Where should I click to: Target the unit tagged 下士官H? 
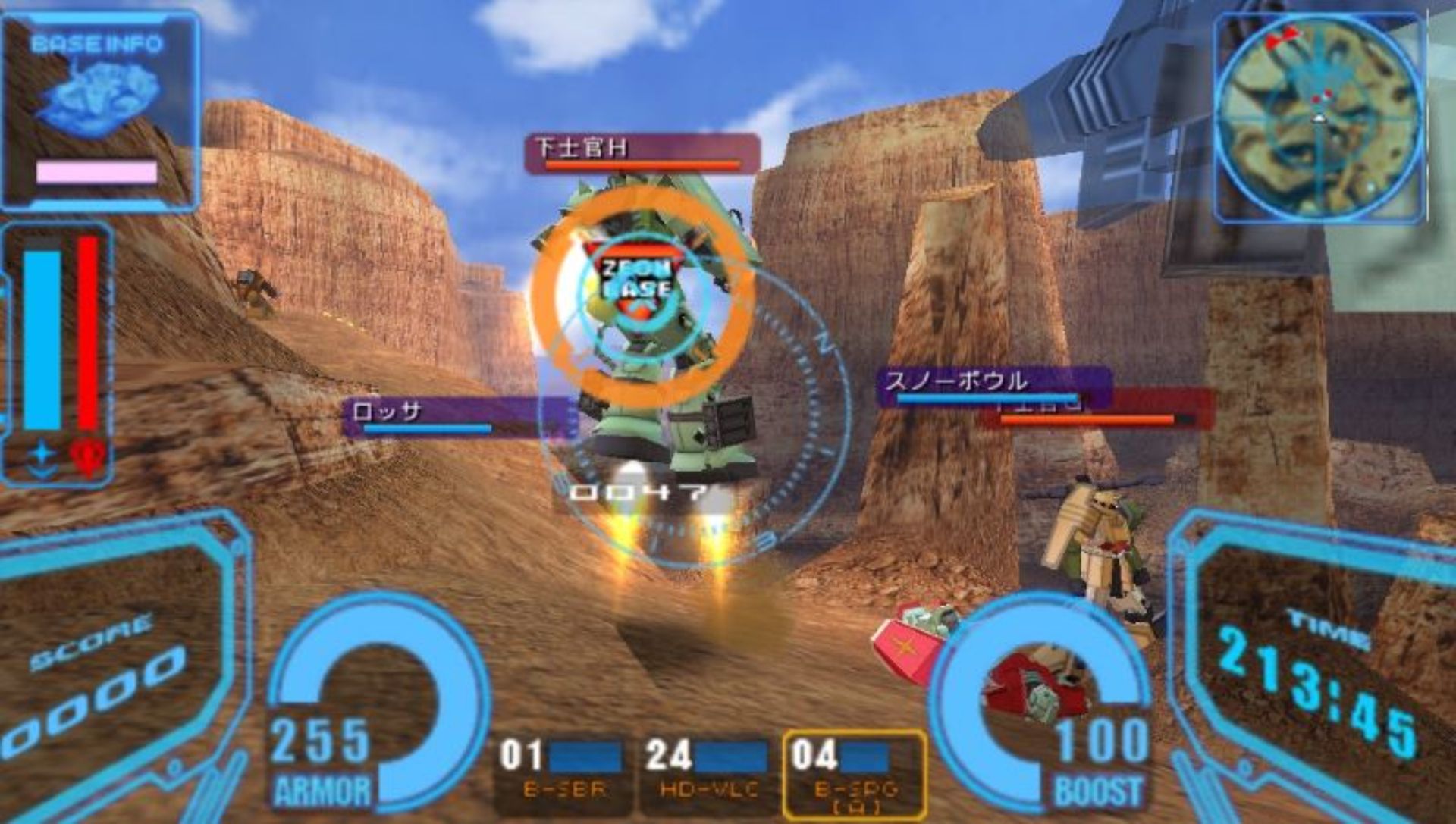642,152
